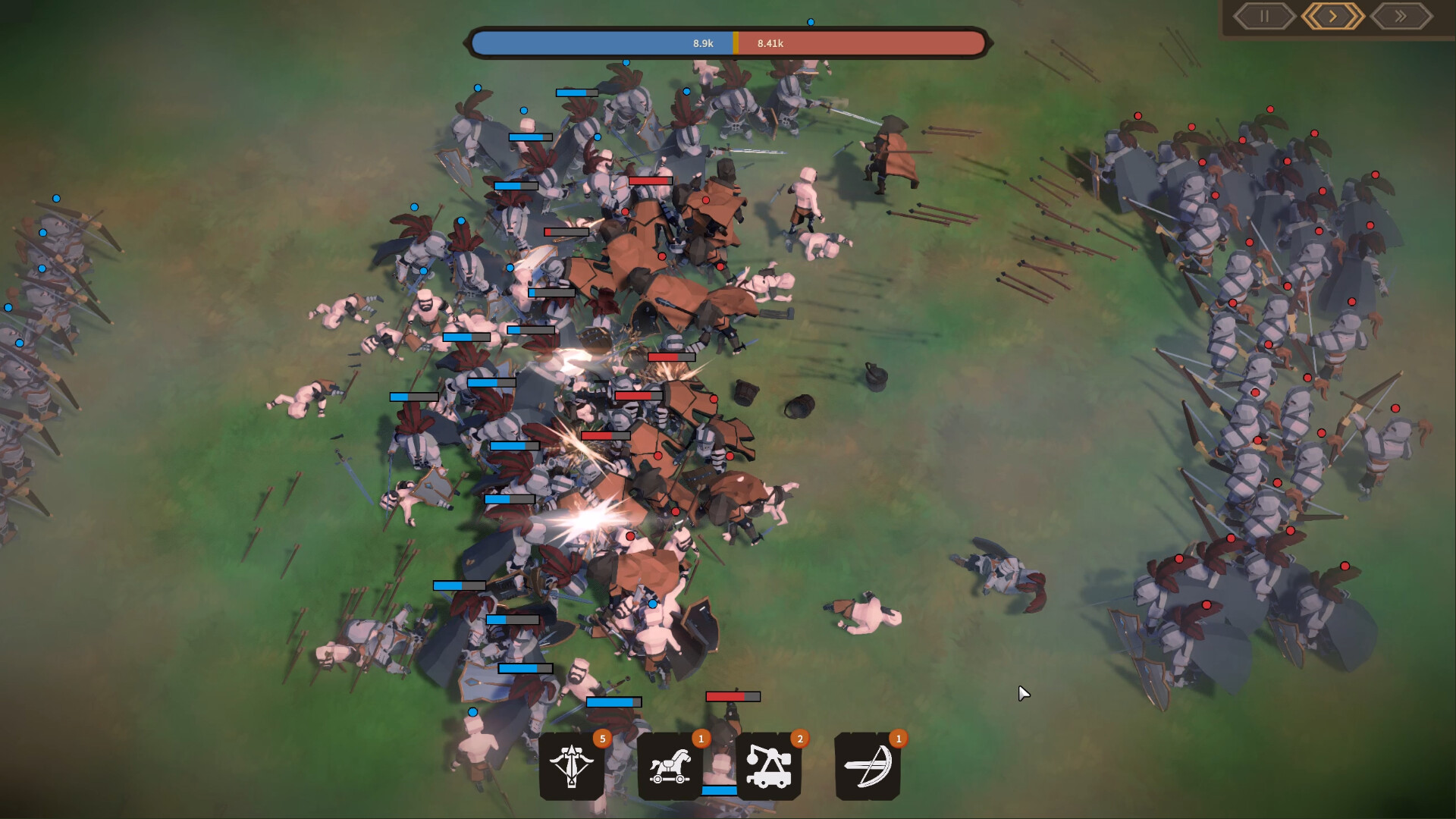The image size is (1456, 819).
Task: Click the trojan horse charge badge showing 1
Action: pyautogui.click(x=701, y=738)
